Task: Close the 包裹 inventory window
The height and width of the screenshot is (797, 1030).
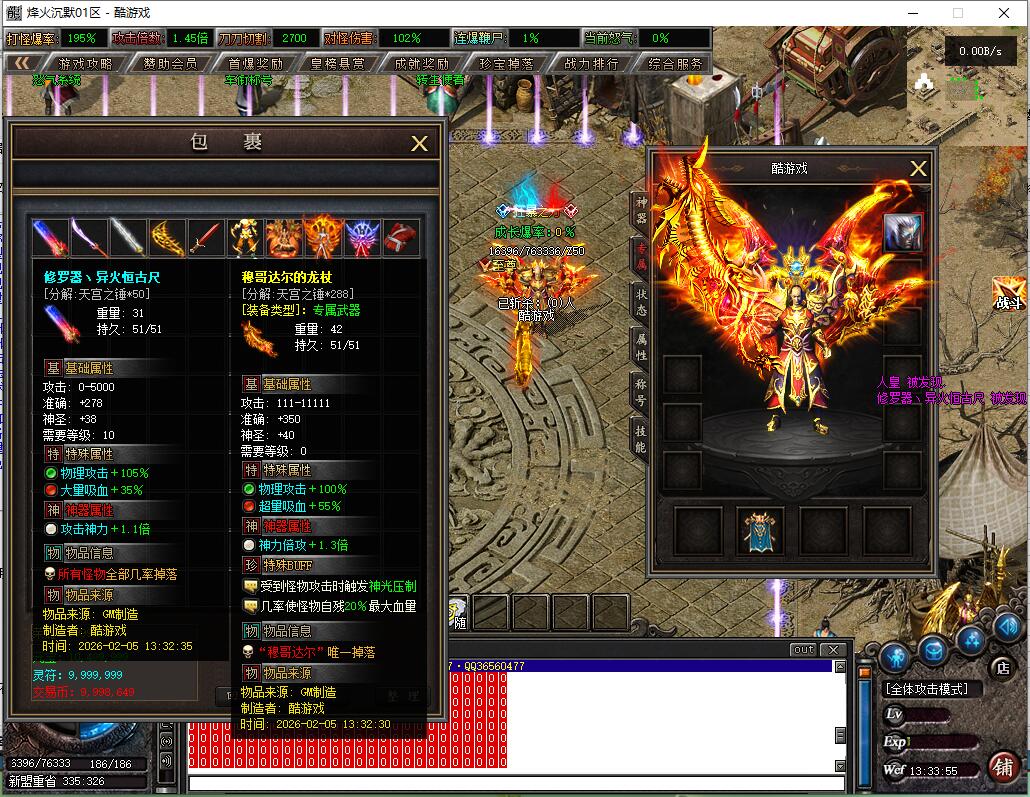Action: 420,144
